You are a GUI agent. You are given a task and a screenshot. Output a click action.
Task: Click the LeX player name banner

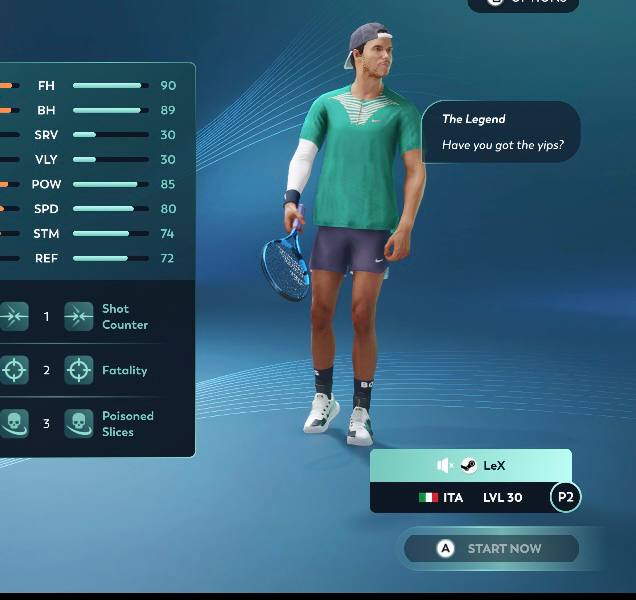click(494, 466)
